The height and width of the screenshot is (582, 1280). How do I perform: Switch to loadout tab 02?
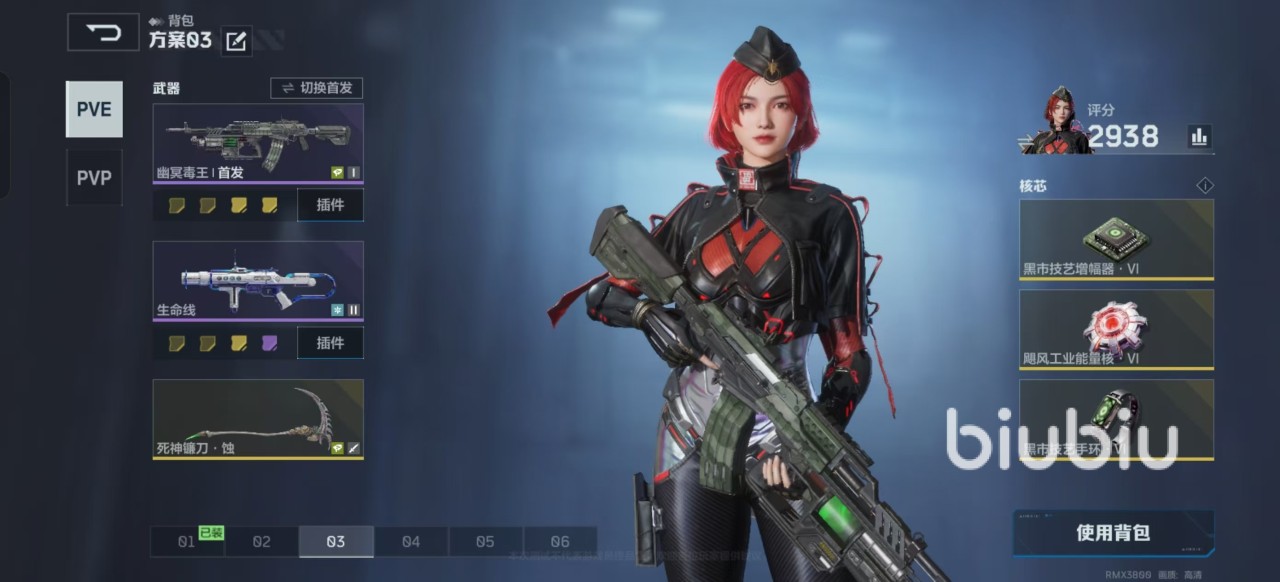click(261, 542)
